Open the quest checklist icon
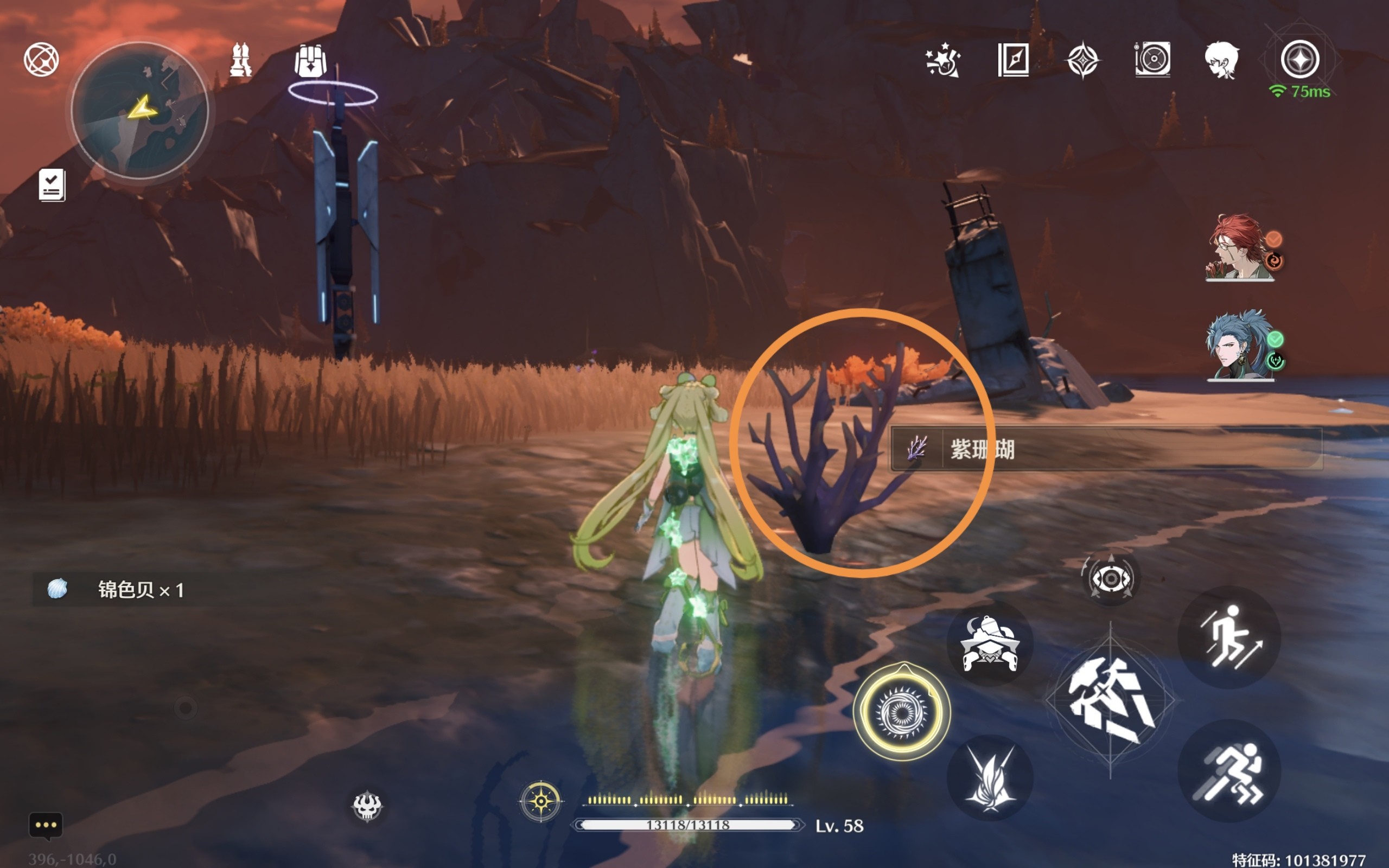Screen dimensions: 1389x868 52,185
